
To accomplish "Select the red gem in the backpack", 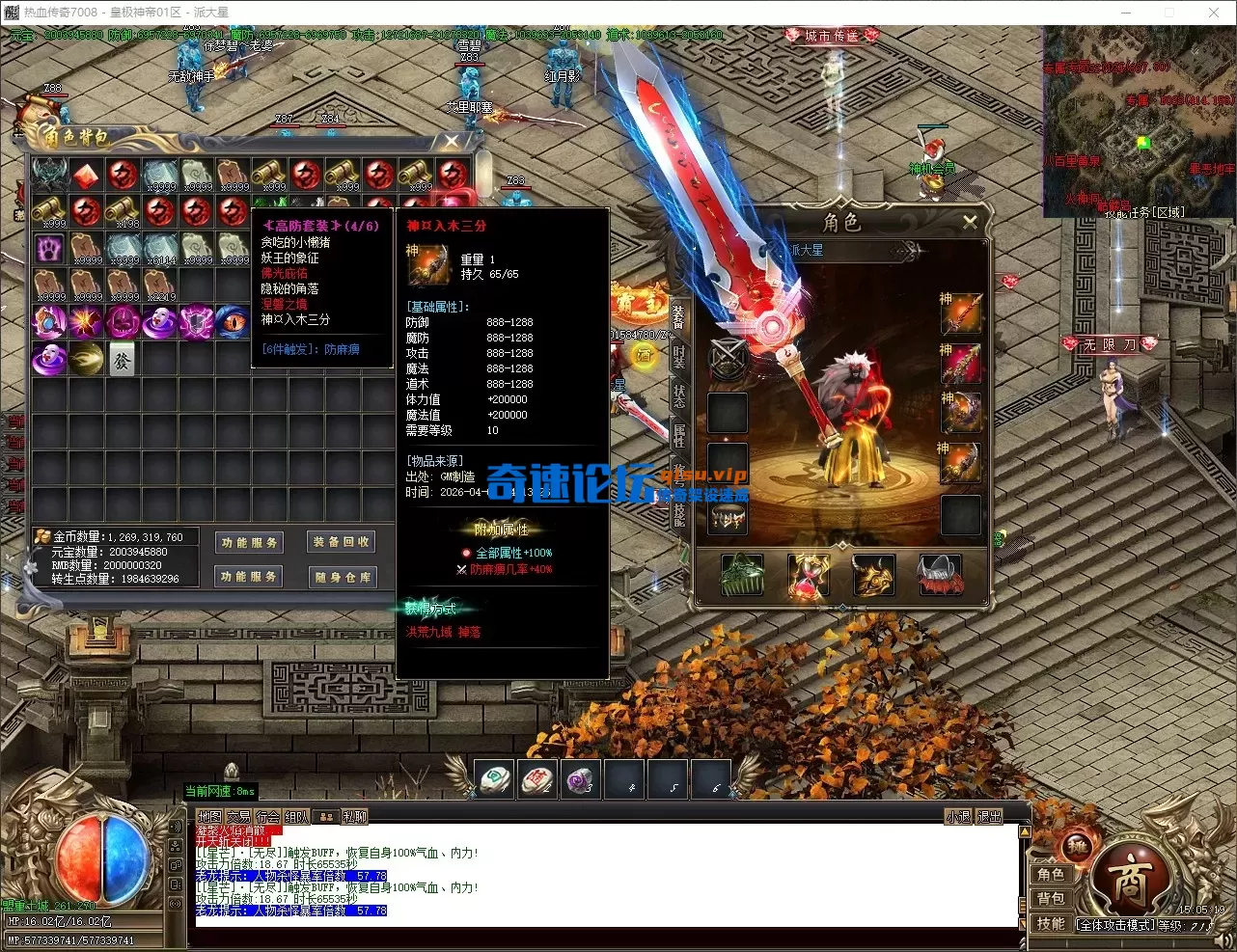I will pyautogui.click(x=87, y=175).
